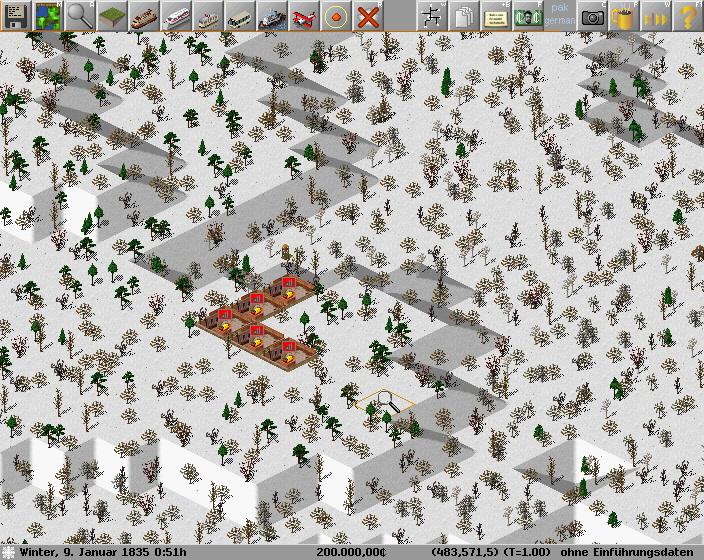
Task: Open the save/load floppy disk menu
Action: 16,15
